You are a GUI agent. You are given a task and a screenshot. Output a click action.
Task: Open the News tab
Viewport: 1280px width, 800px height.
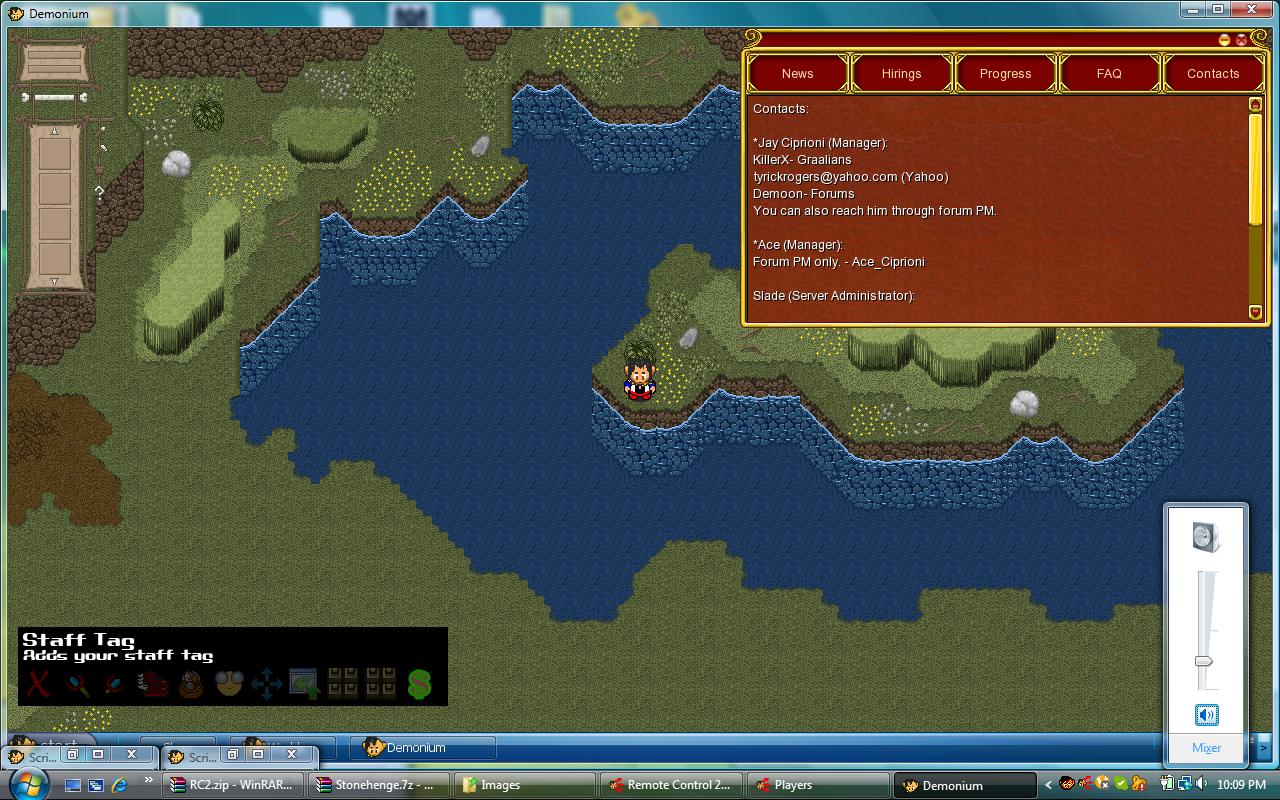pos(797,73)
